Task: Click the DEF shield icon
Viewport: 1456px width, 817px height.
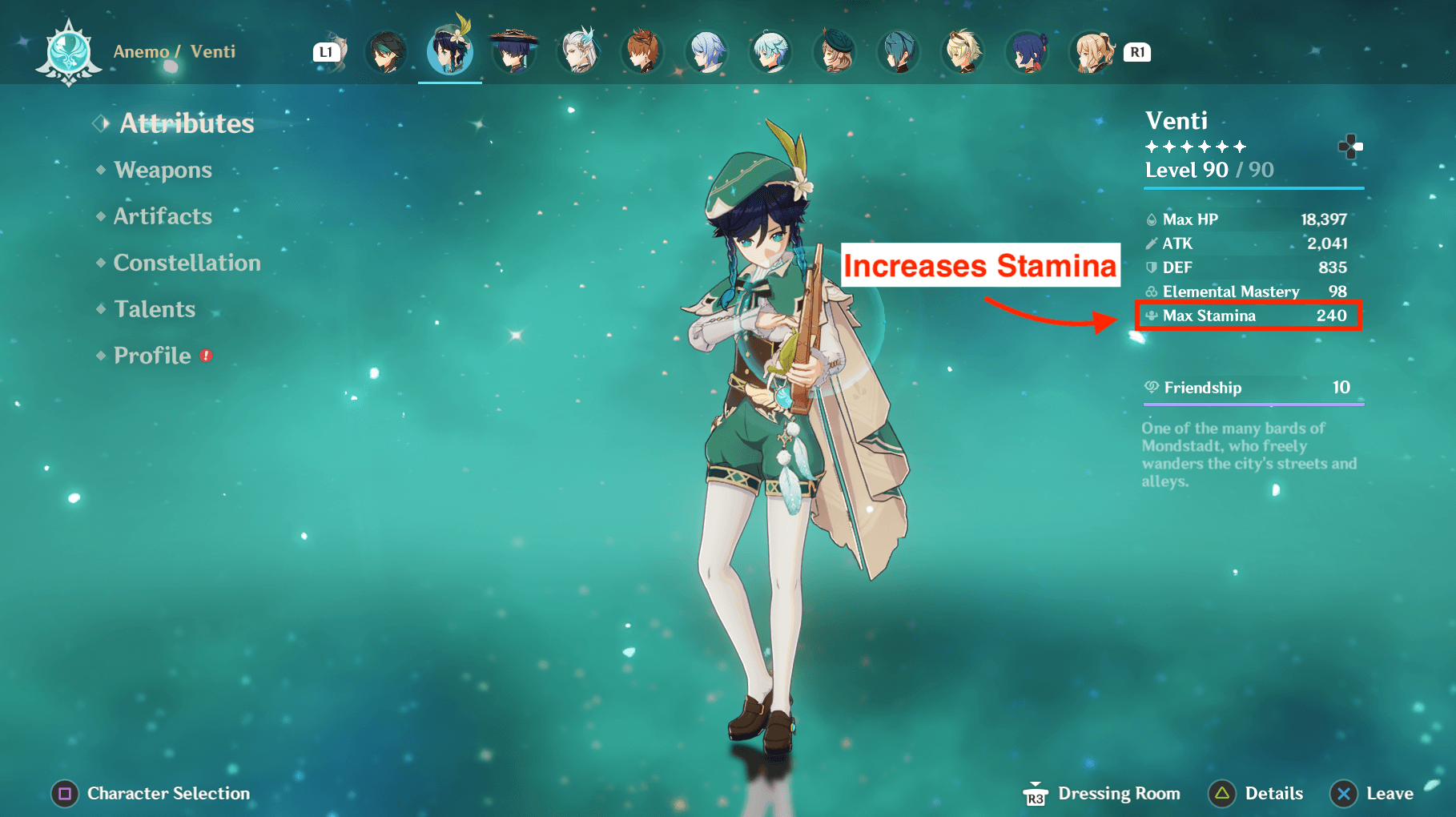Action: pos(1151,268)
